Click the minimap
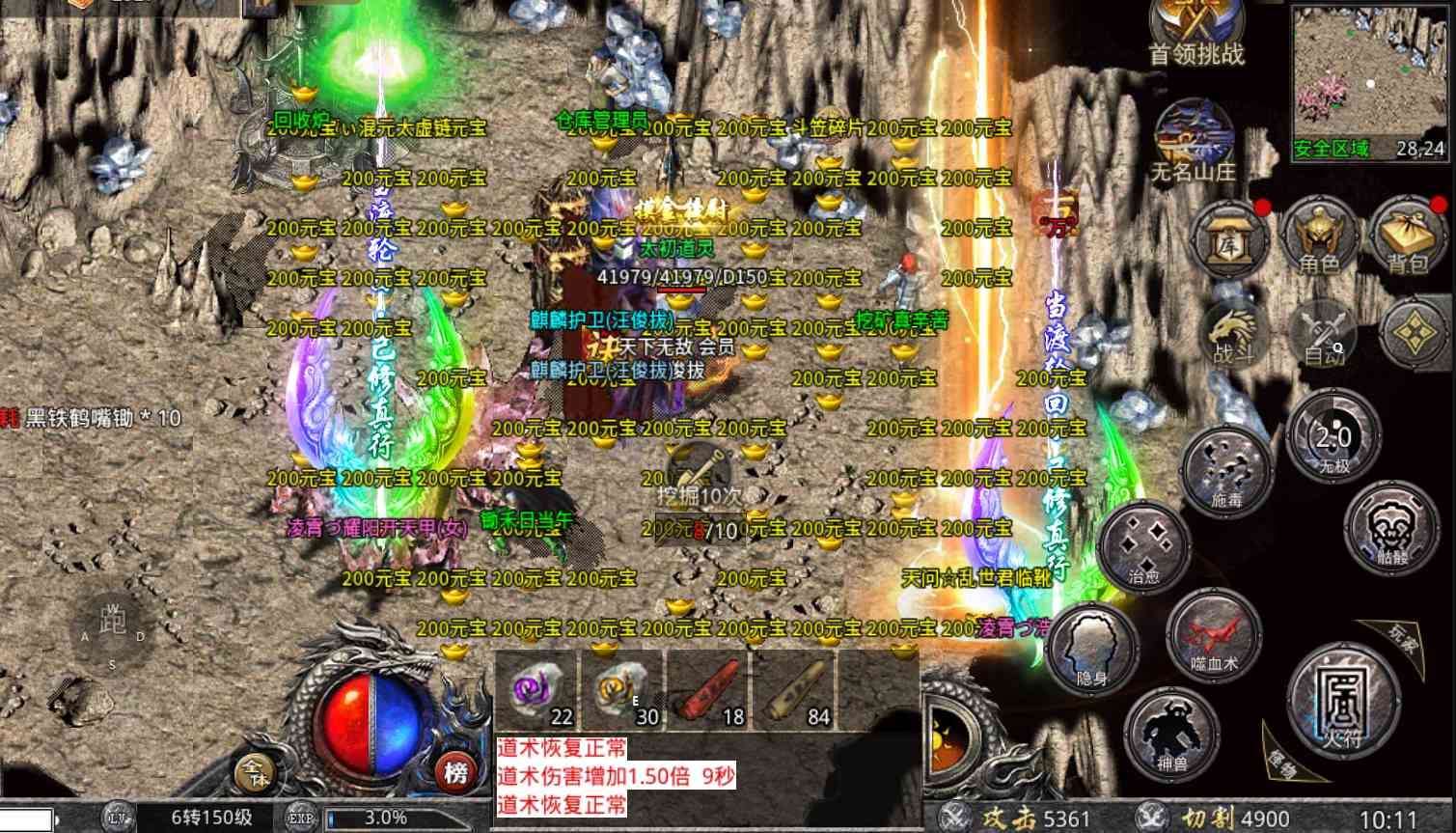Screen dimensions: 1456x833 tap(1369, 81)
